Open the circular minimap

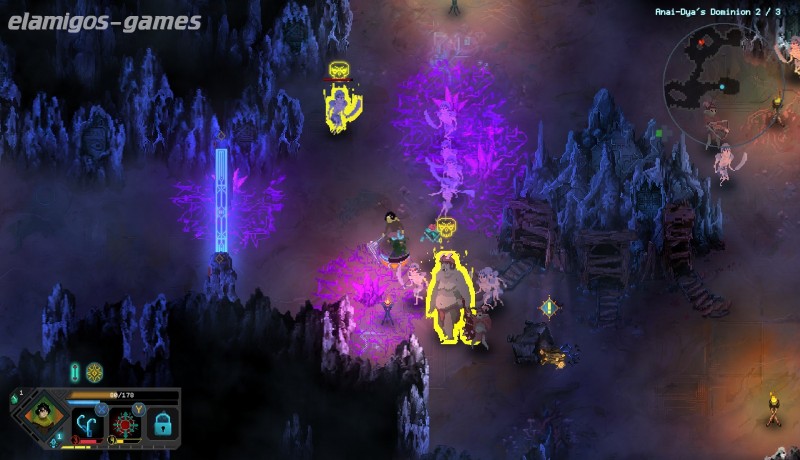[722, 84]
